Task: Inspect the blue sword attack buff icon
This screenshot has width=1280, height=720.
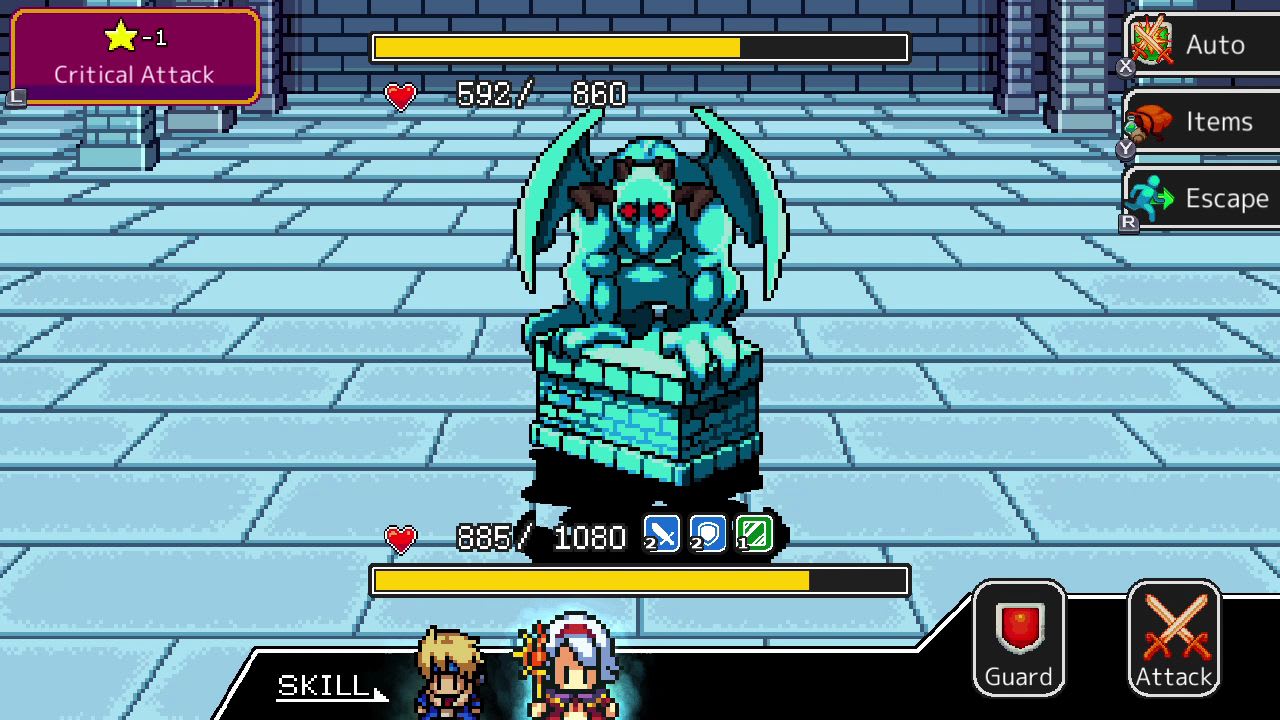Action: point(661,533)
